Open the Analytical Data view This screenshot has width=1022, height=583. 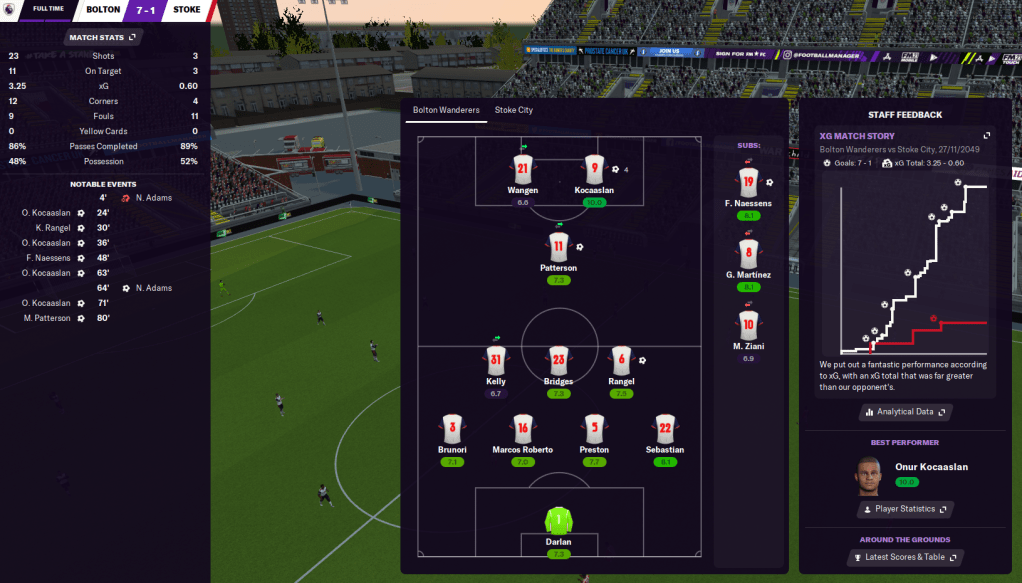point(904,412)
